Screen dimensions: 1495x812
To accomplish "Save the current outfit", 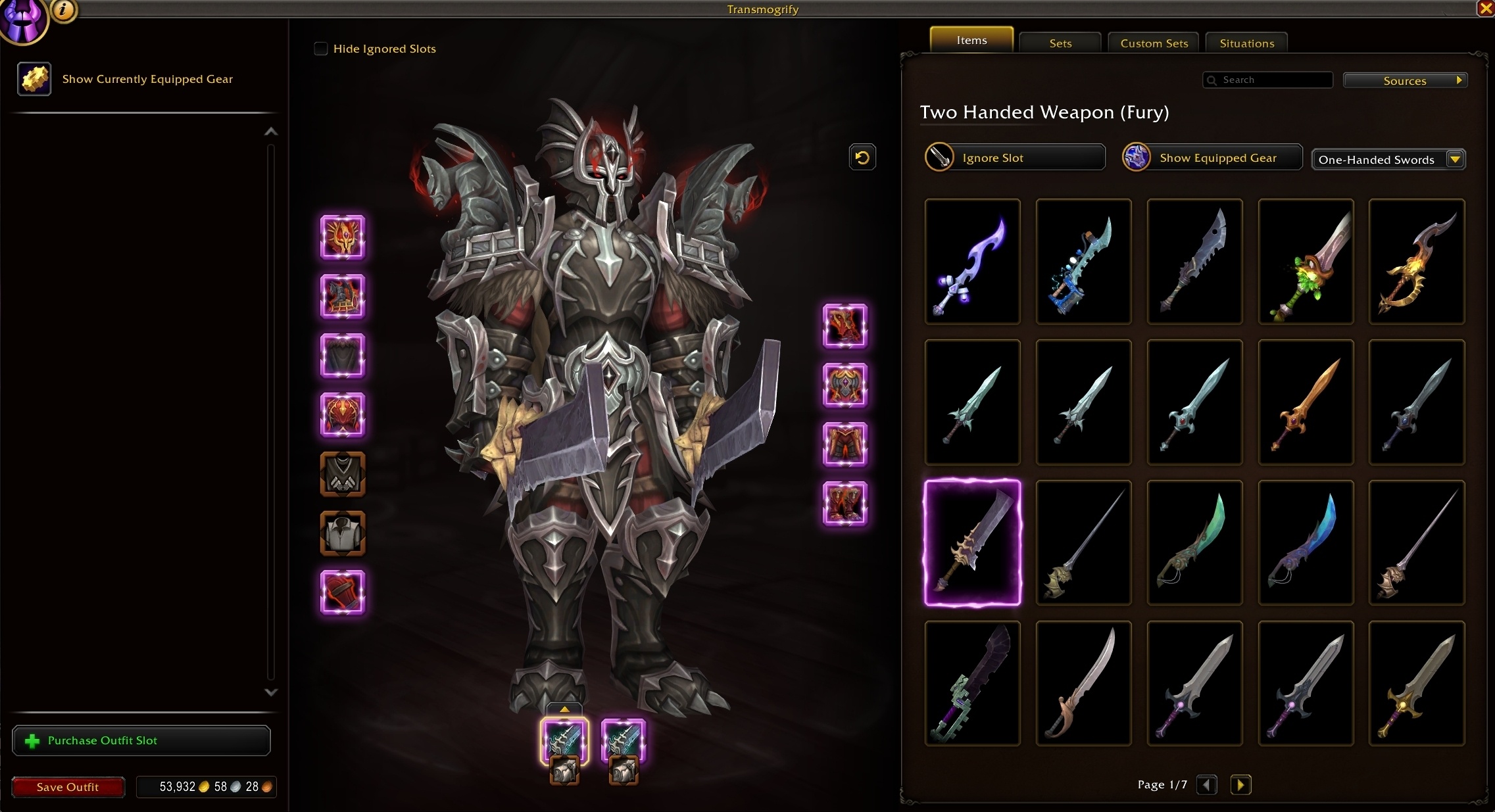I will tap(68, 787).
